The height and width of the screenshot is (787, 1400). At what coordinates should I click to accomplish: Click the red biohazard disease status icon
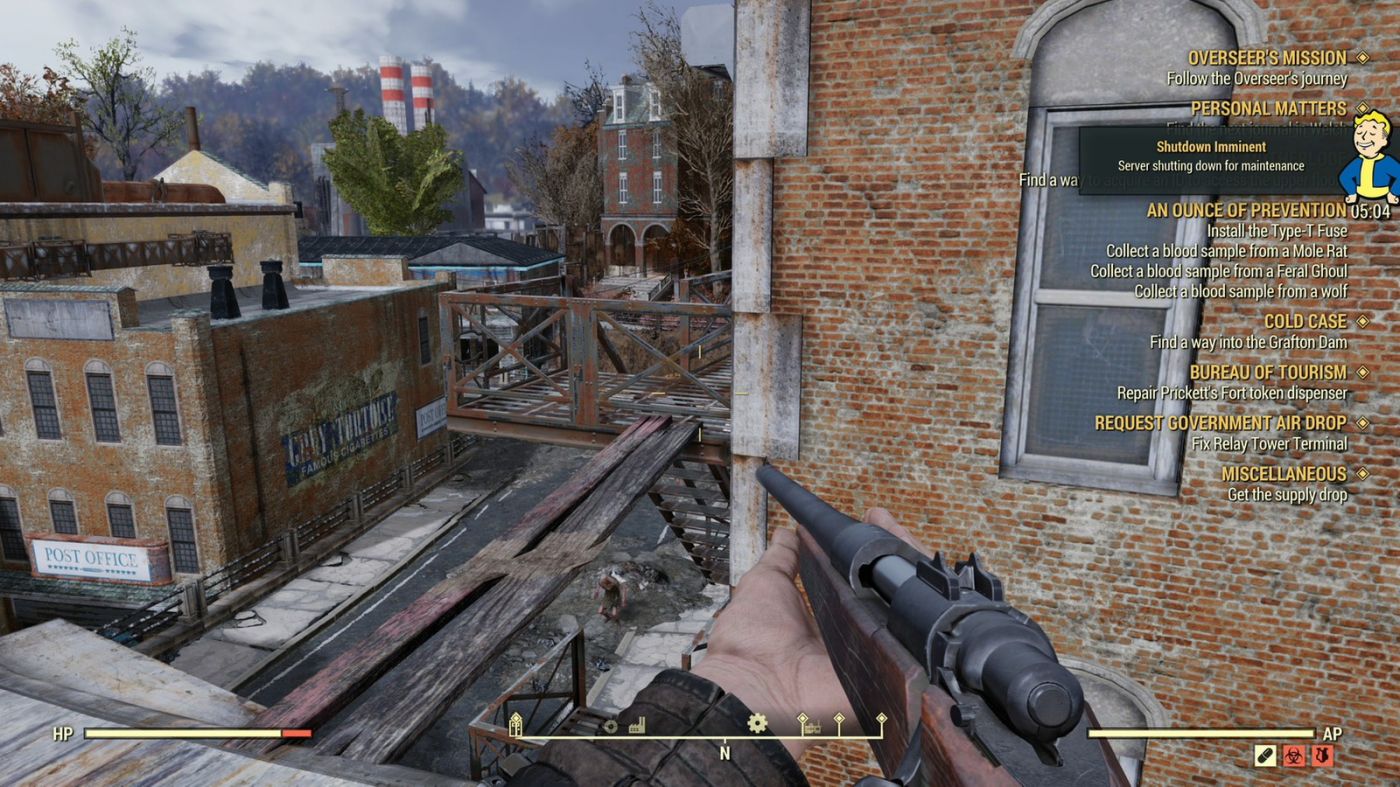coord(1294,756)
